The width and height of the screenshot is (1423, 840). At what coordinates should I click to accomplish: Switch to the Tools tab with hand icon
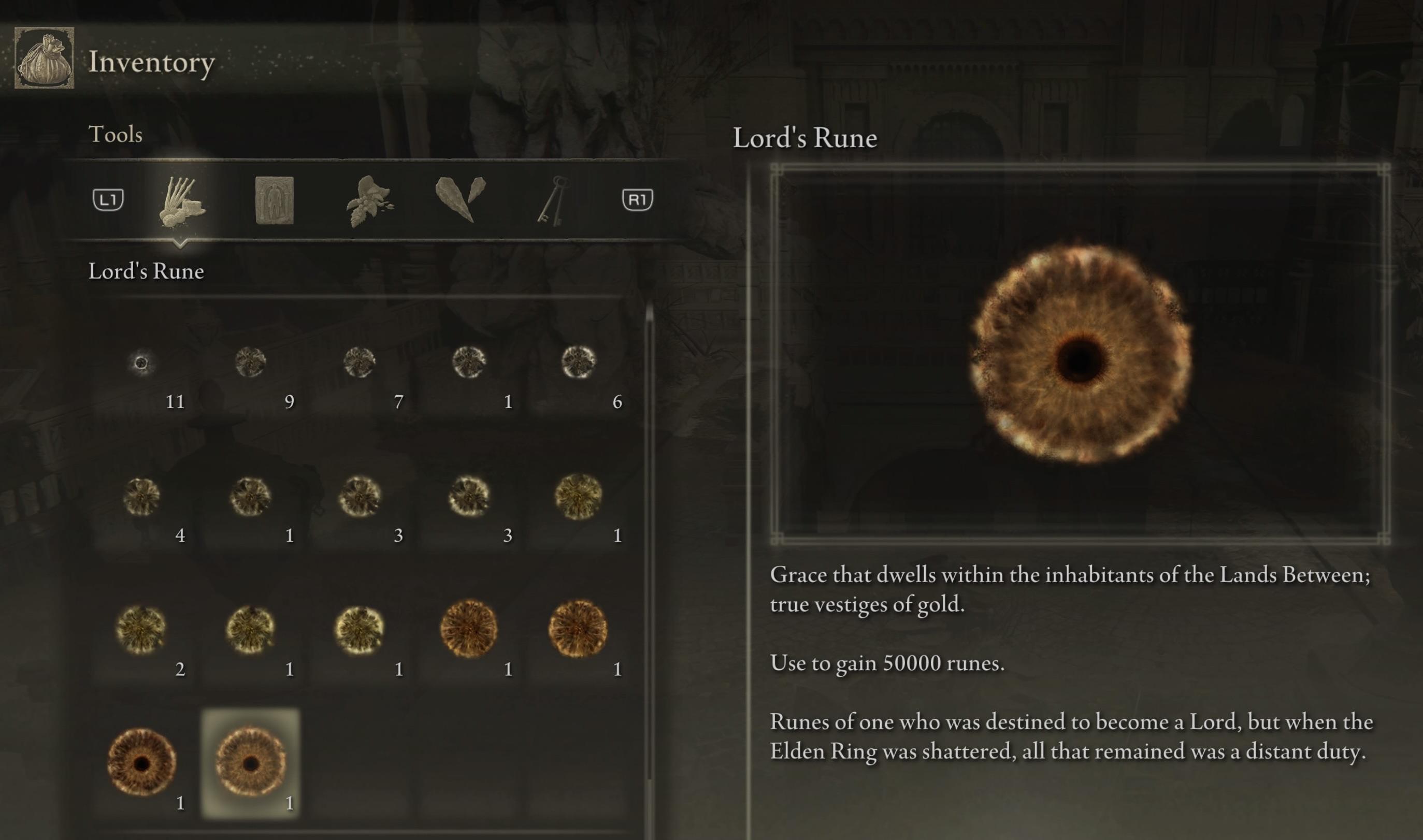[181, 201]
